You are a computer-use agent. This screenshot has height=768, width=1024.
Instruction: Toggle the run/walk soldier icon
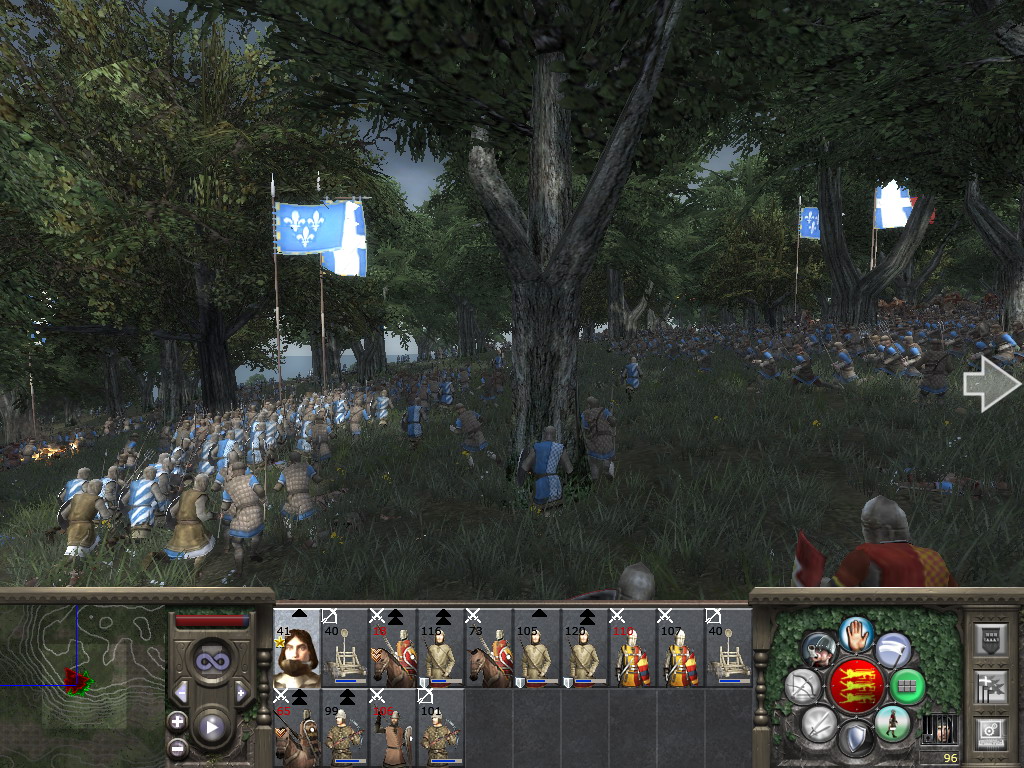pos(891,722)
